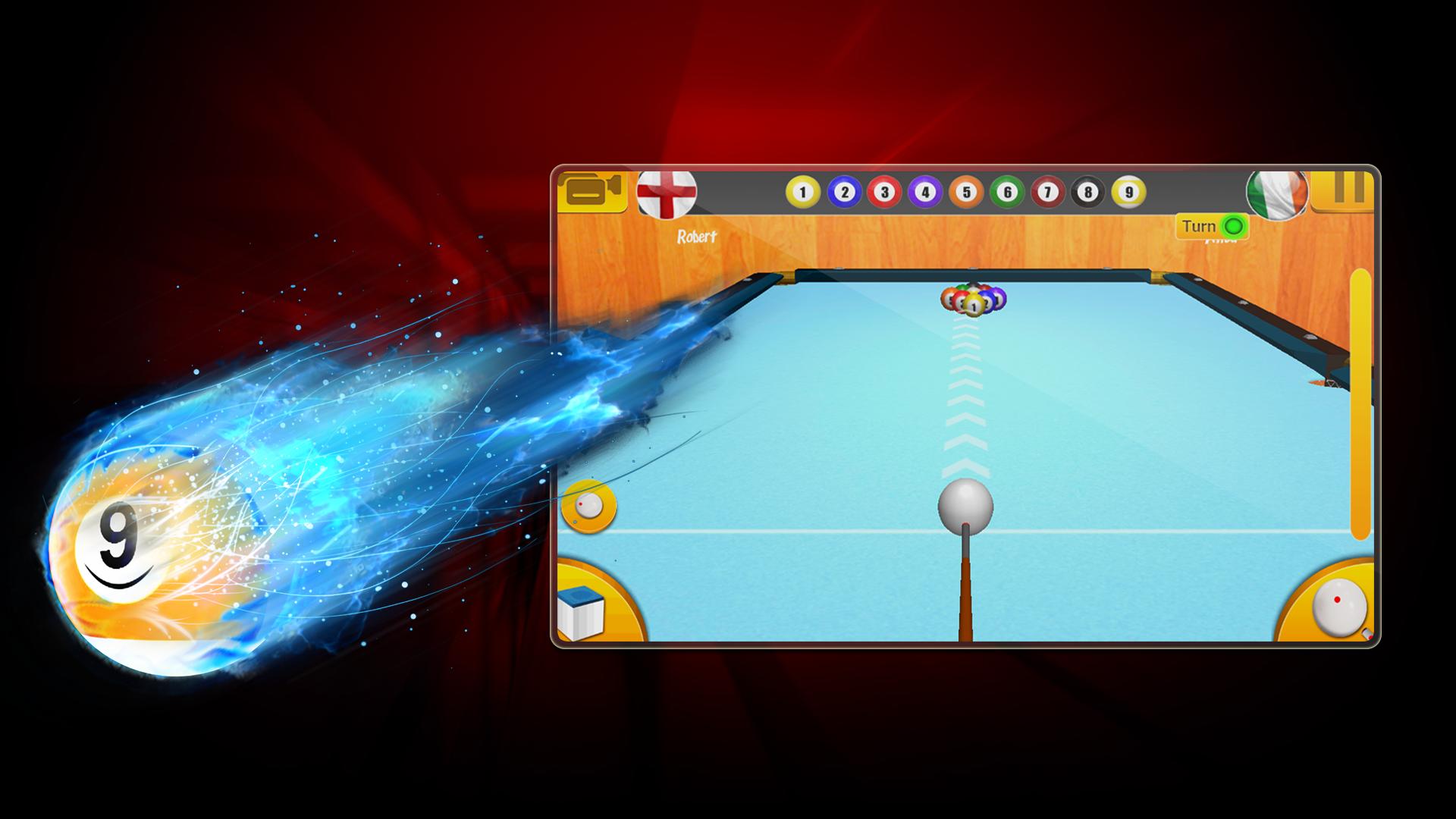Select the number 6 green ball
The image size is (1456, 819).
coord(1007,192)
